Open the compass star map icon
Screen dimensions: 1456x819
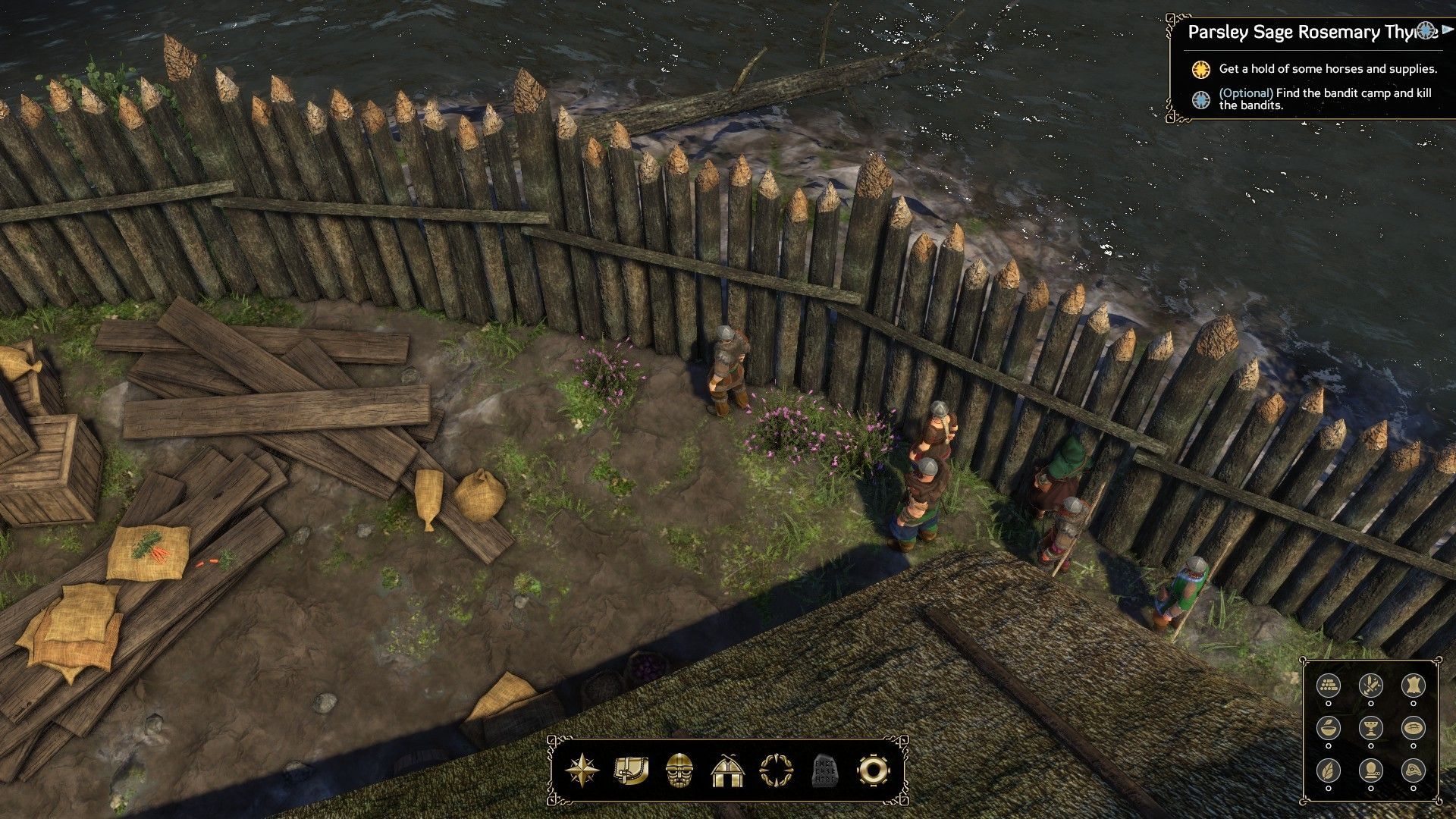click(x=582, y=770)
